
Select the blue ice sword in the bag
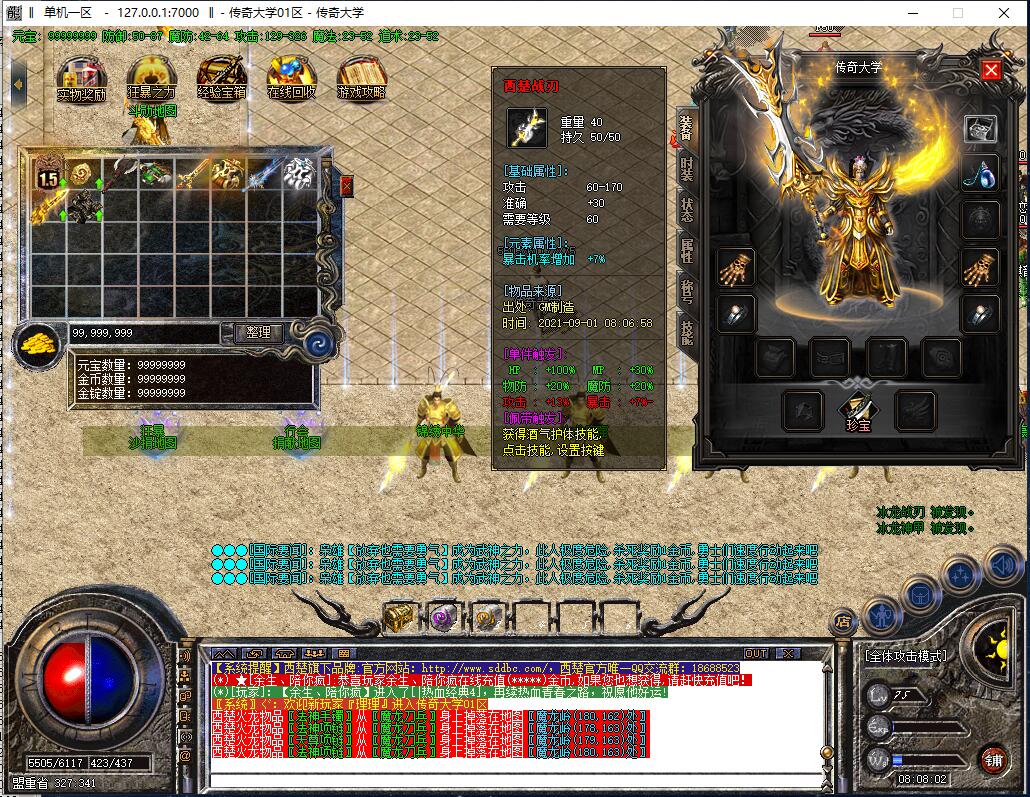pyautogui.click(x=264, y=173)
